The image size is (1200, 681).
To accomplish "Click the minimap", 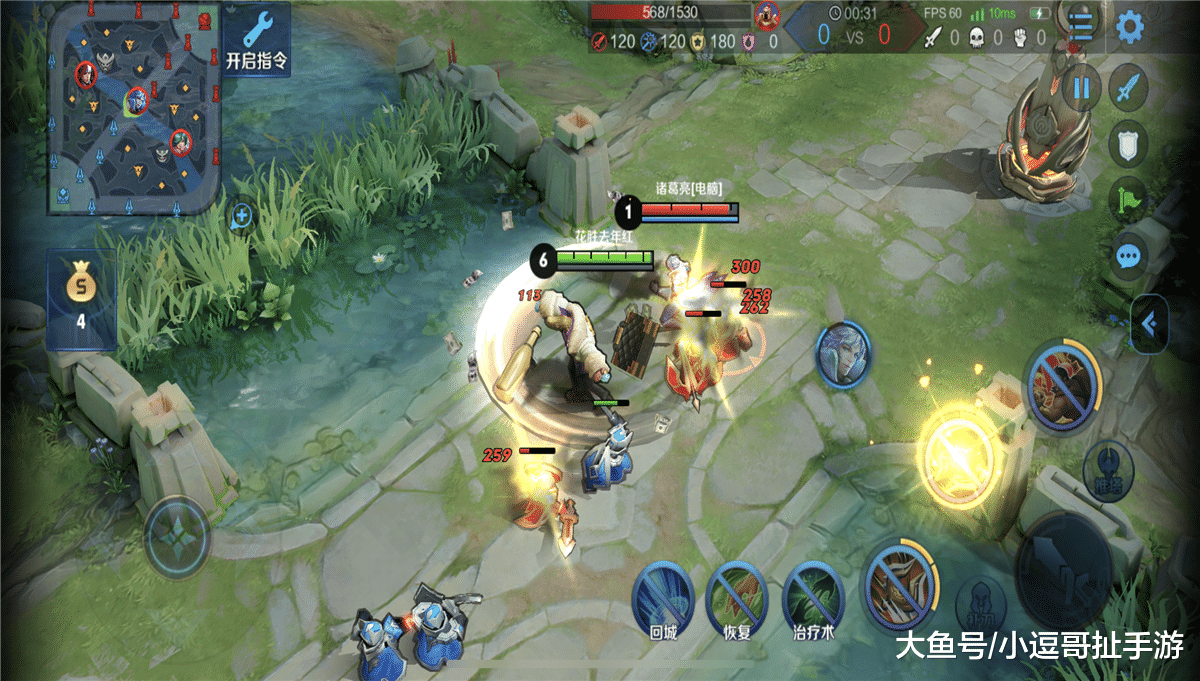I will [133, 107].
